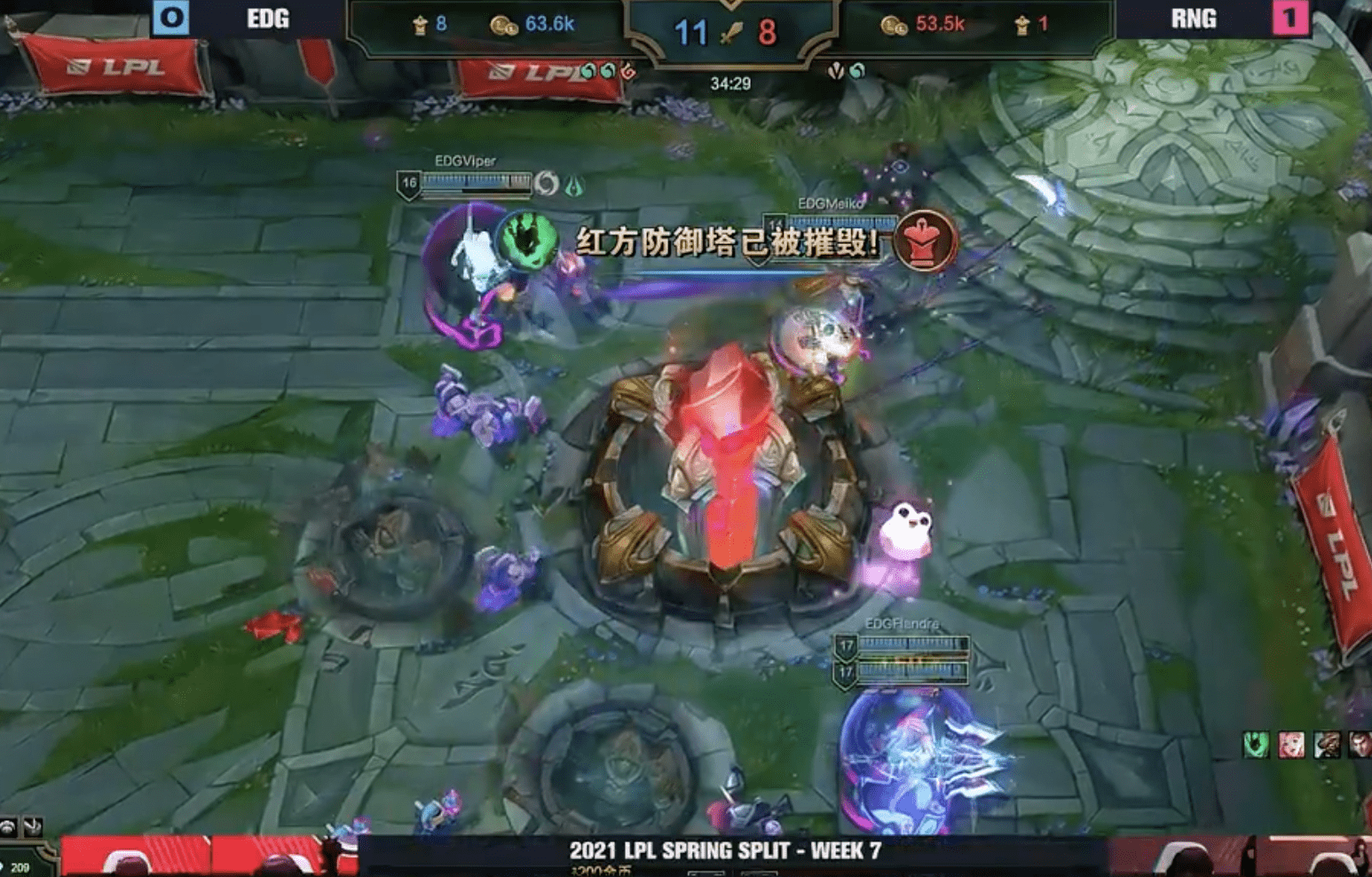Expand the match timer showing 34:29
Viewport: 1372px width, 877px height.
[x=729, y=84]
